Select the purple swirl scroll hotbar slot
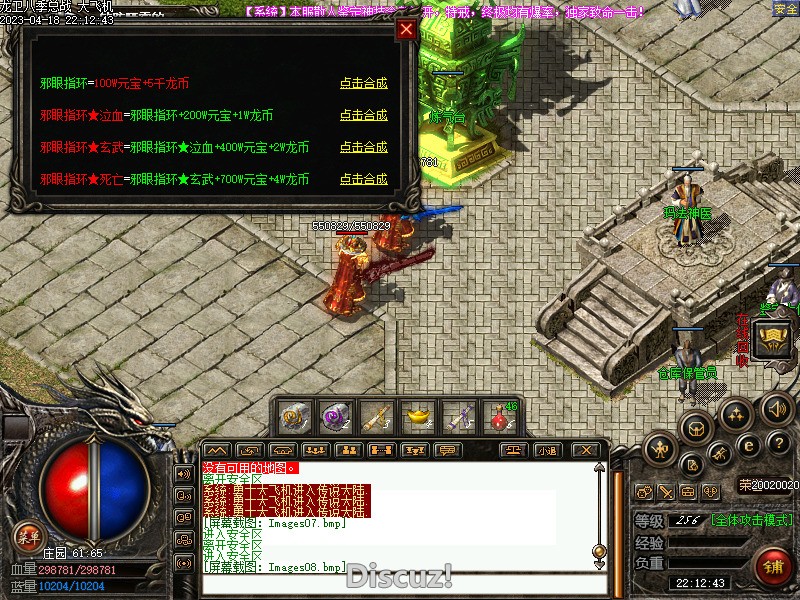Viewport: 800px width, 600px height. click(334, 415)
